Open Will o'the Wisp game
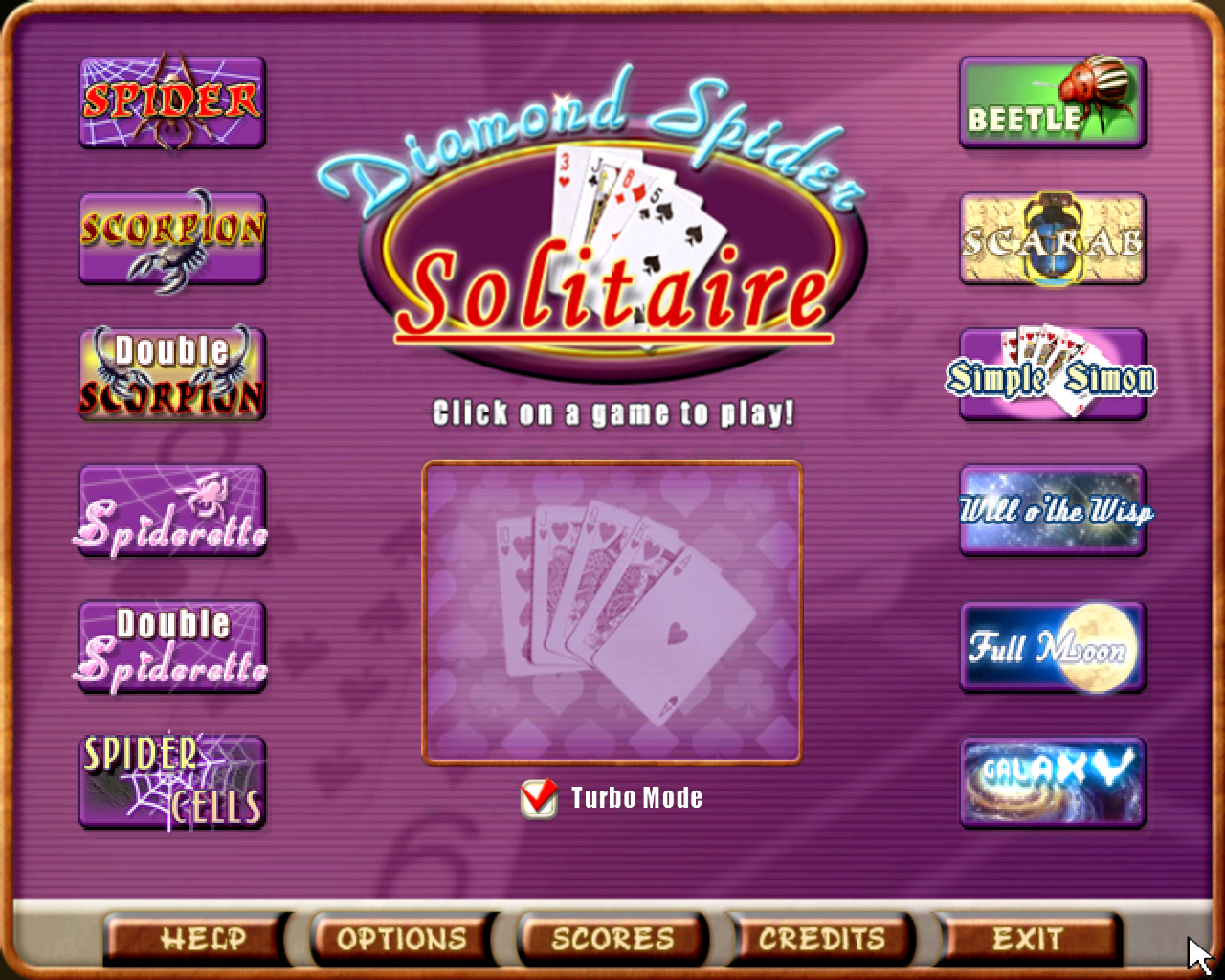The width and height of the screenshot is (1225, 980). tap(1051, 511)
